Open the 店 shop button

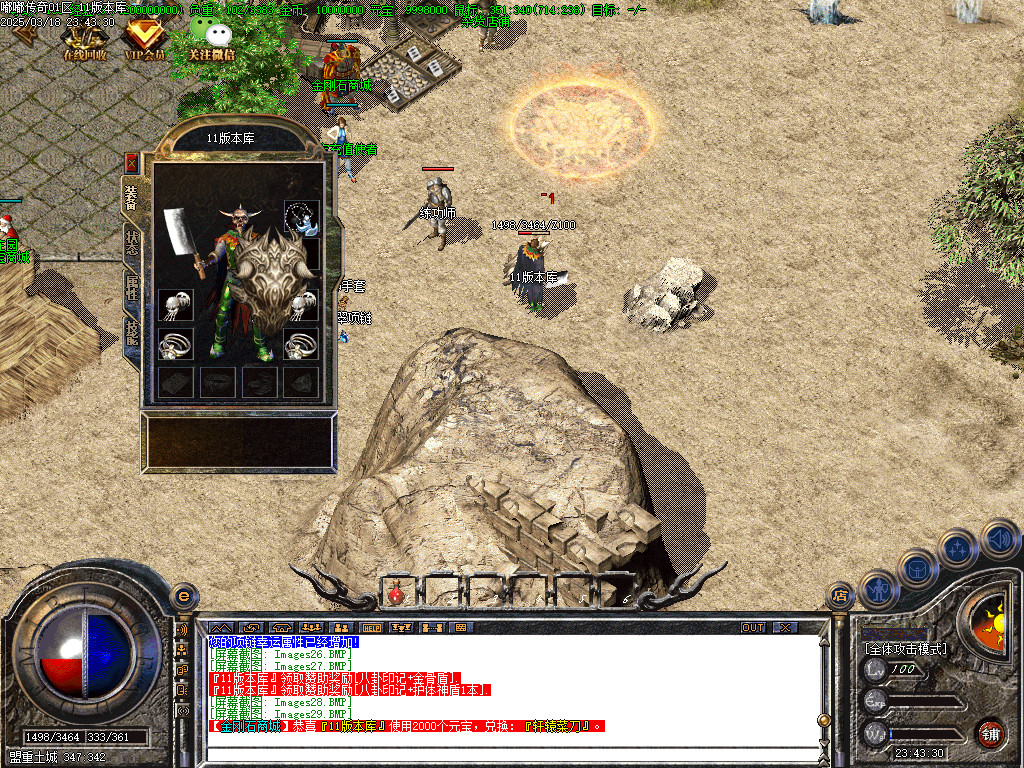(x=840, y=596)
